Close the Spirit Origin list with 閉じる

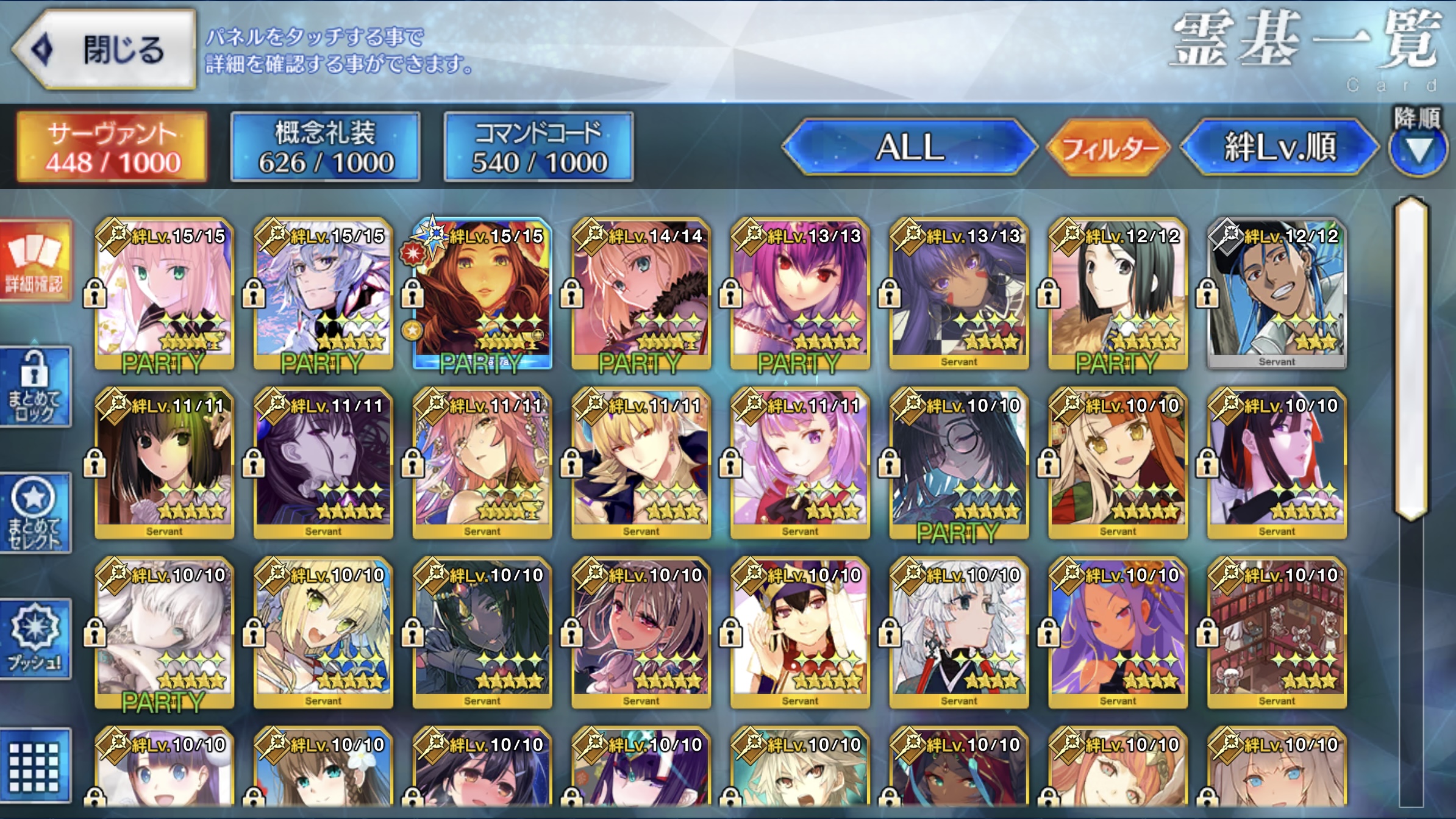[105, 50]
